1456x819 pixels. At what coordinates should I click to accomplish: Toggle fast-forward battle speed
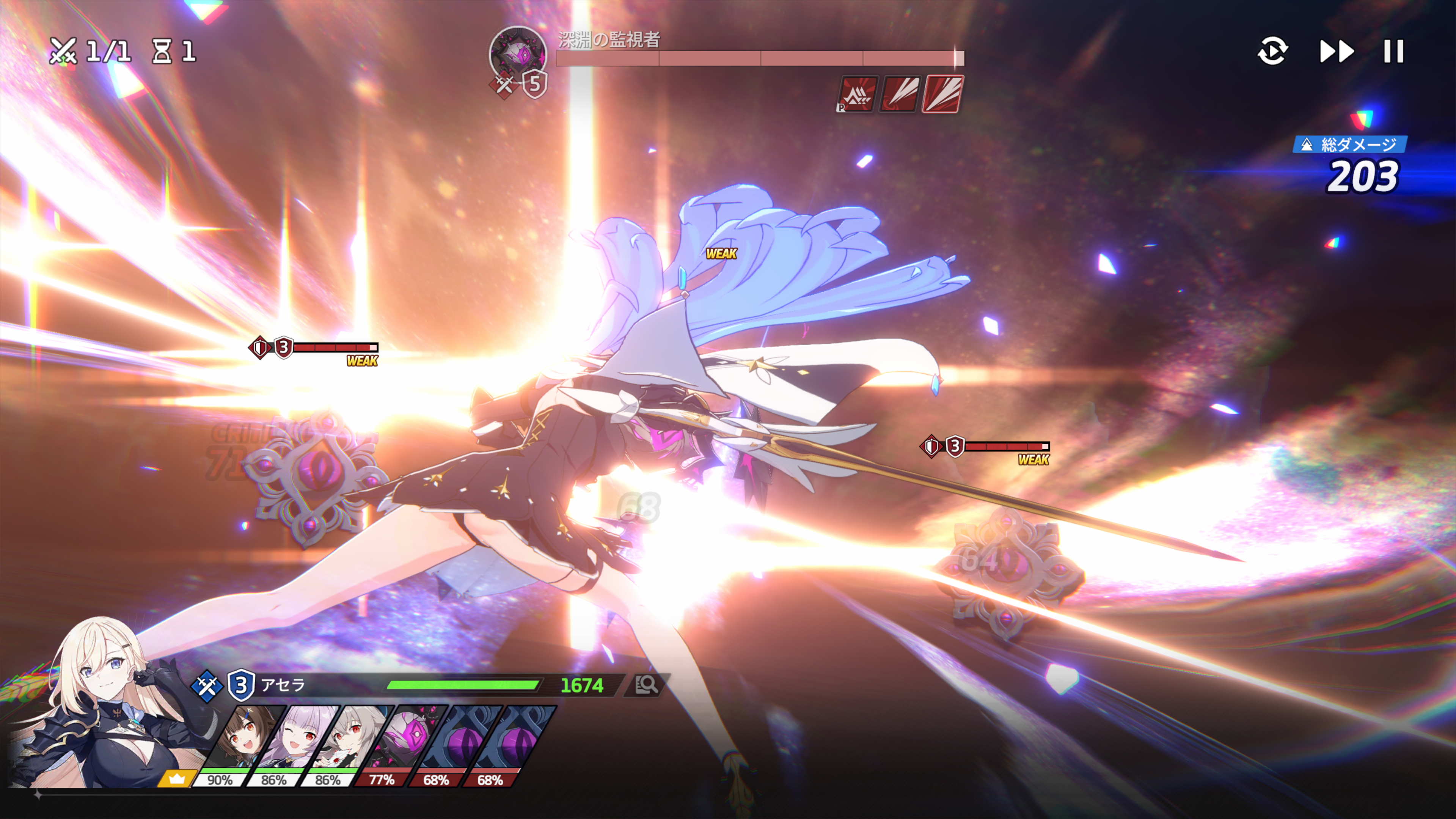[1337, 52]
